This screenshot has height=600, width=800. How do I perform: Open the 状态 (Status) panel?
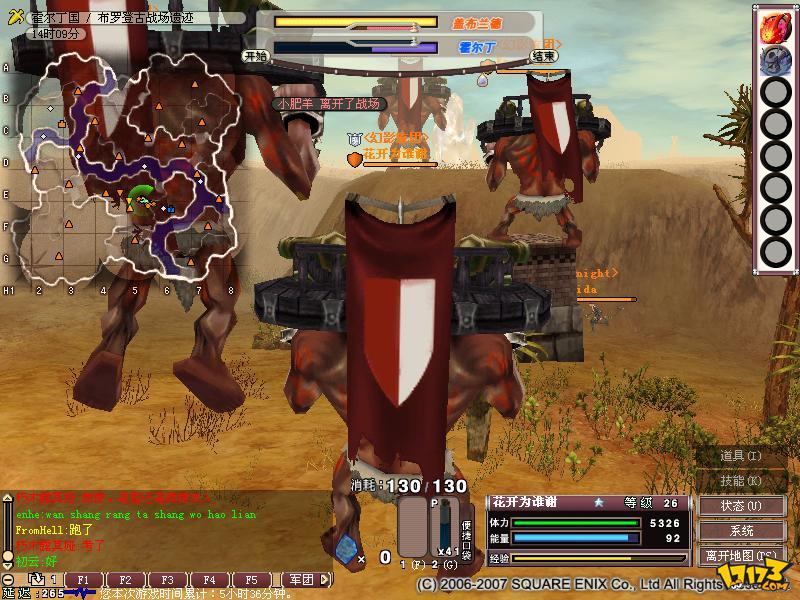741,506
